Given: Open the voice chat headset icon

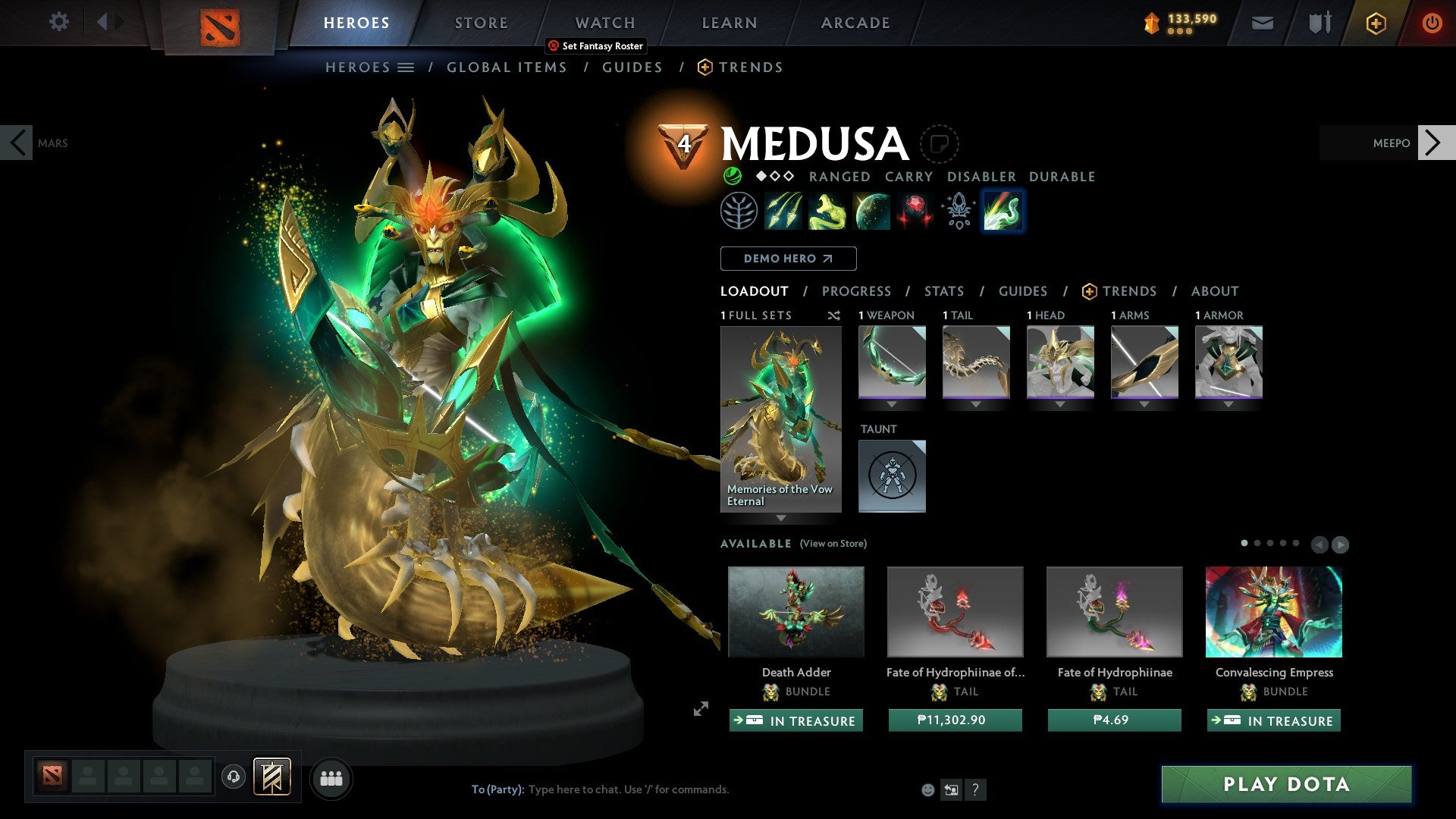Looking at the screenshot, I should pyautogui.click(x=234, y=778).
